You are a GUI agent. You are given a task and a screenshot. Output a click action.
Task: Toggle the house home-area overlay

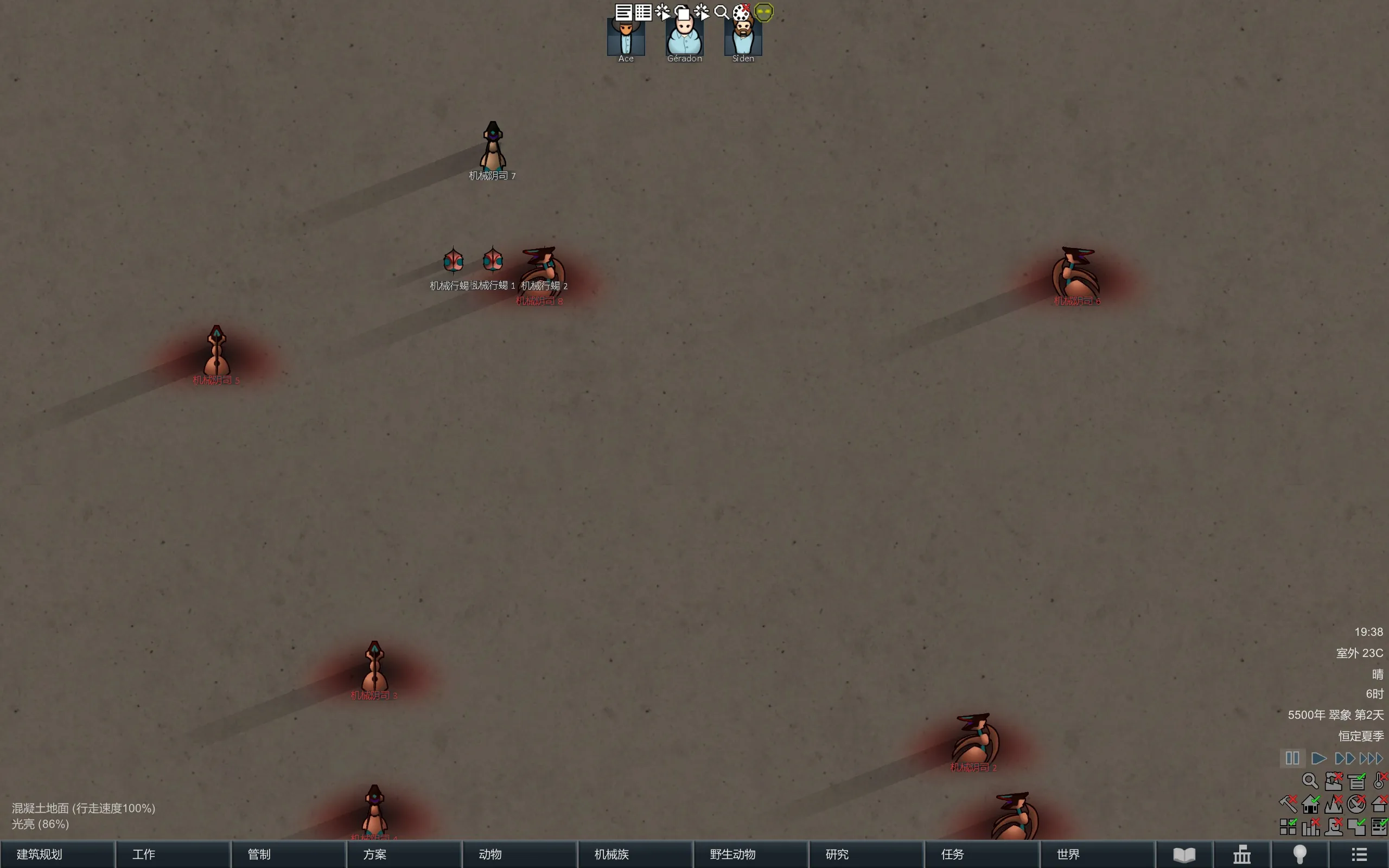click(1310, 805)
